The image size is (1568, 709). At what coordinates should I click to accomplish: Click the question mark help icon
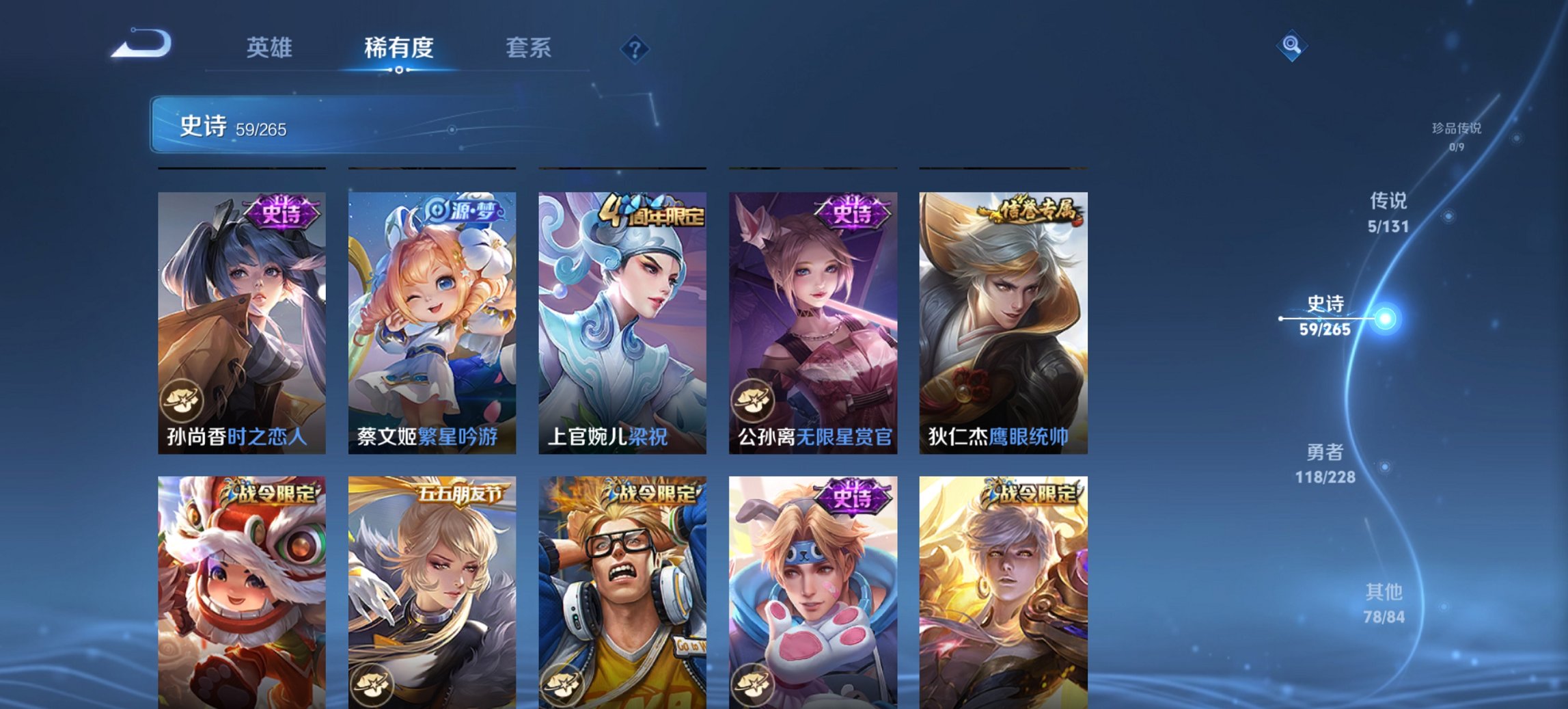click(x=635, y=48)
